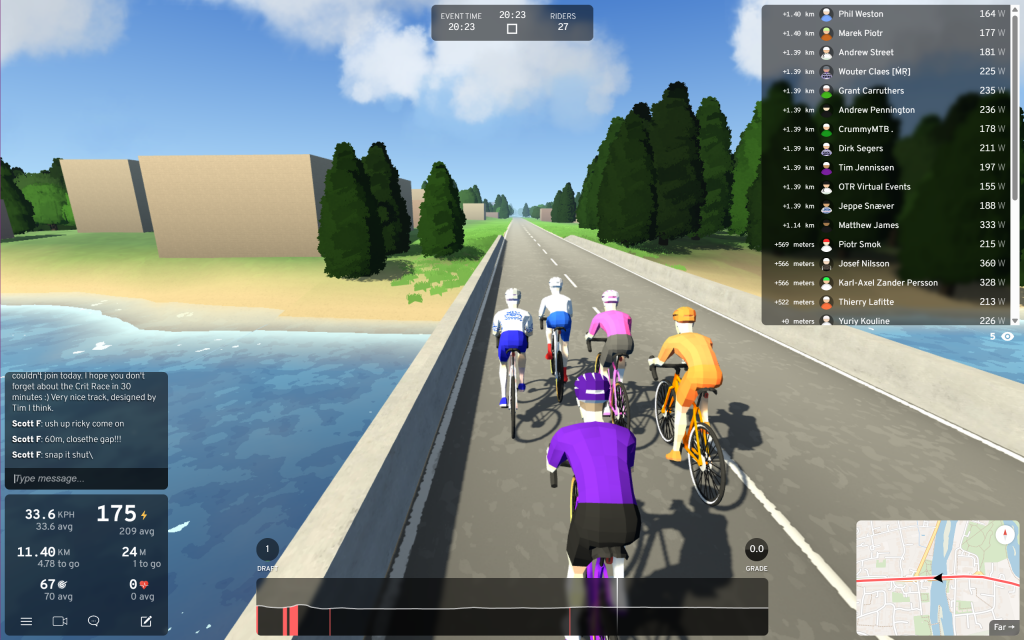Select Karl-Axel Zander Persson rider row
This screenshot has height=640, width=1024.
pyautogui.click(x=890, y=283)
